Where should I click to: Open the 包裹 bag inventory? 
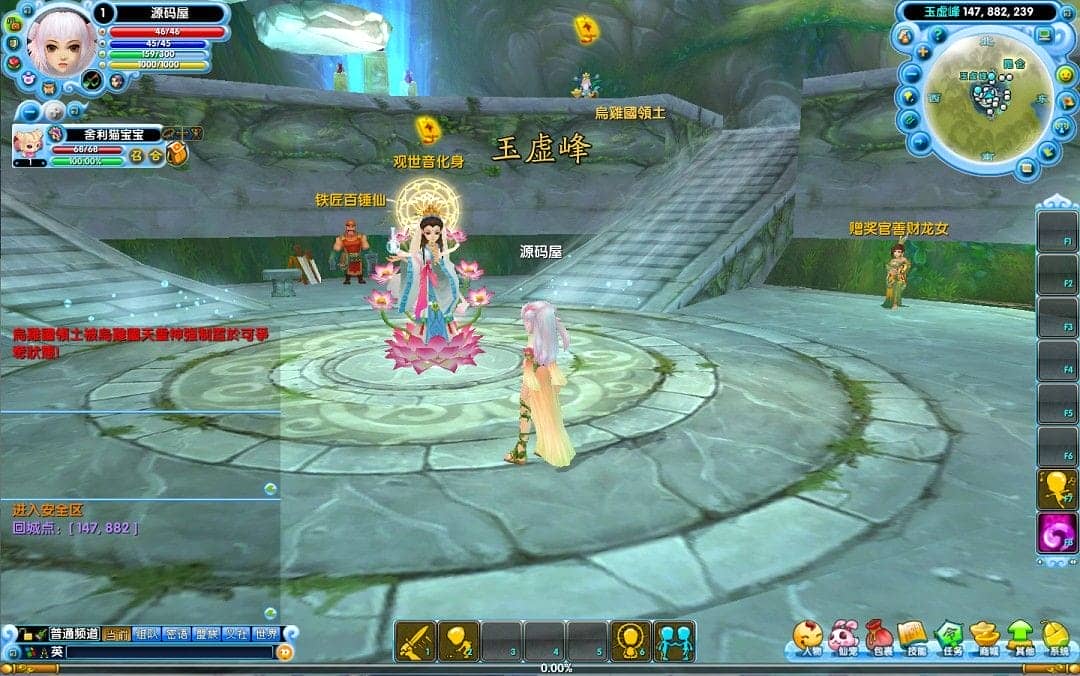coord(878,637)
